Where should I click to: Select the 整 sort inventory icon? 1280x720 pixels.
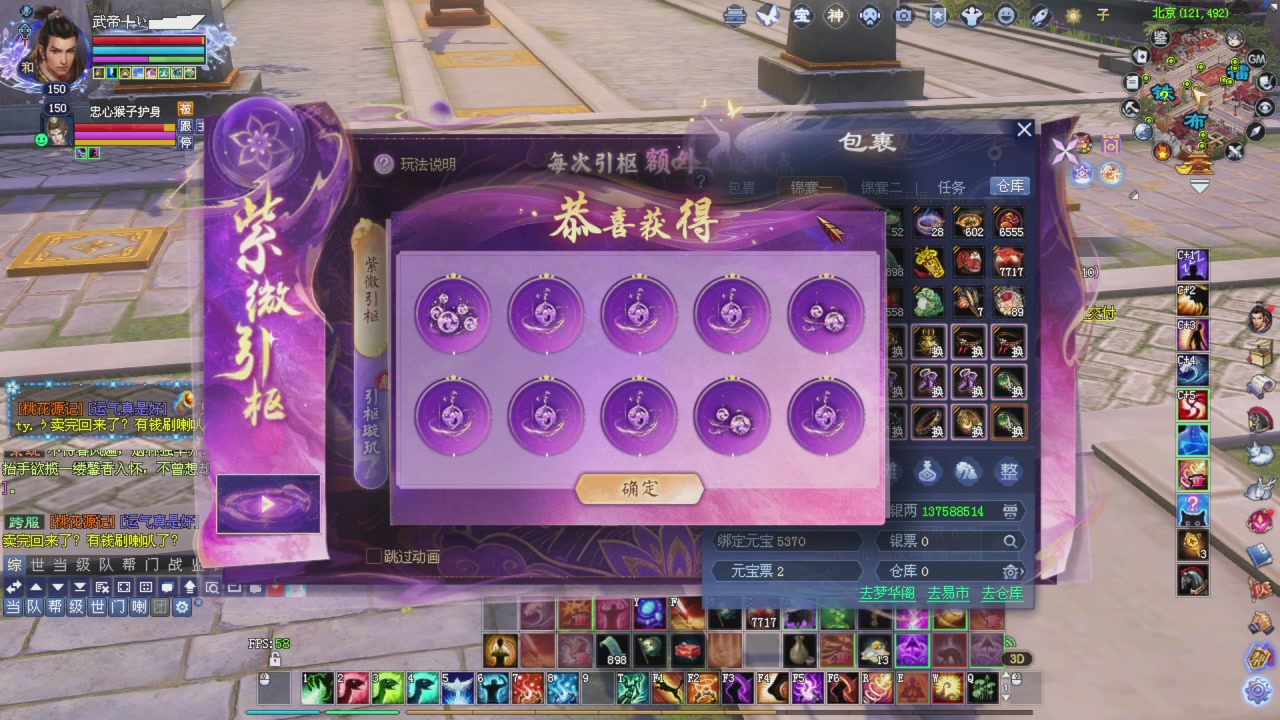pos(1009,472)
